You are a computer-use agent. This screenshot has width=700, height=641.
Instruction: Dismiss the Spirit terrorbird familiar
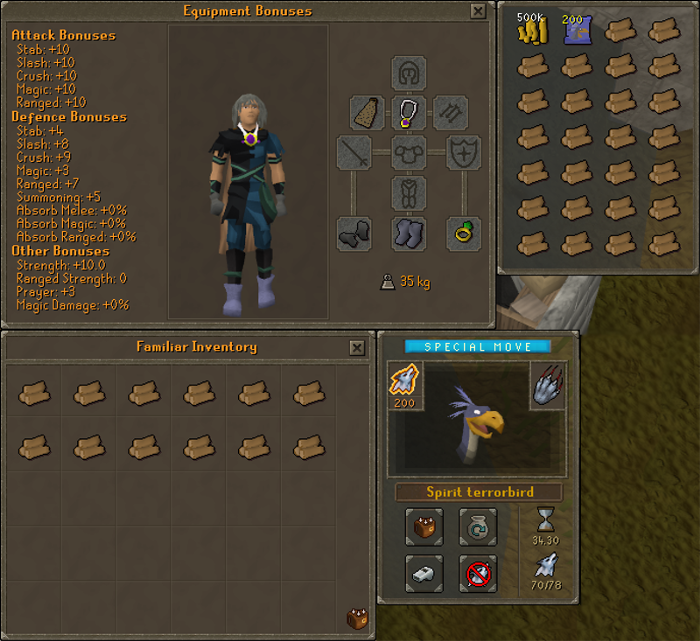478,573
